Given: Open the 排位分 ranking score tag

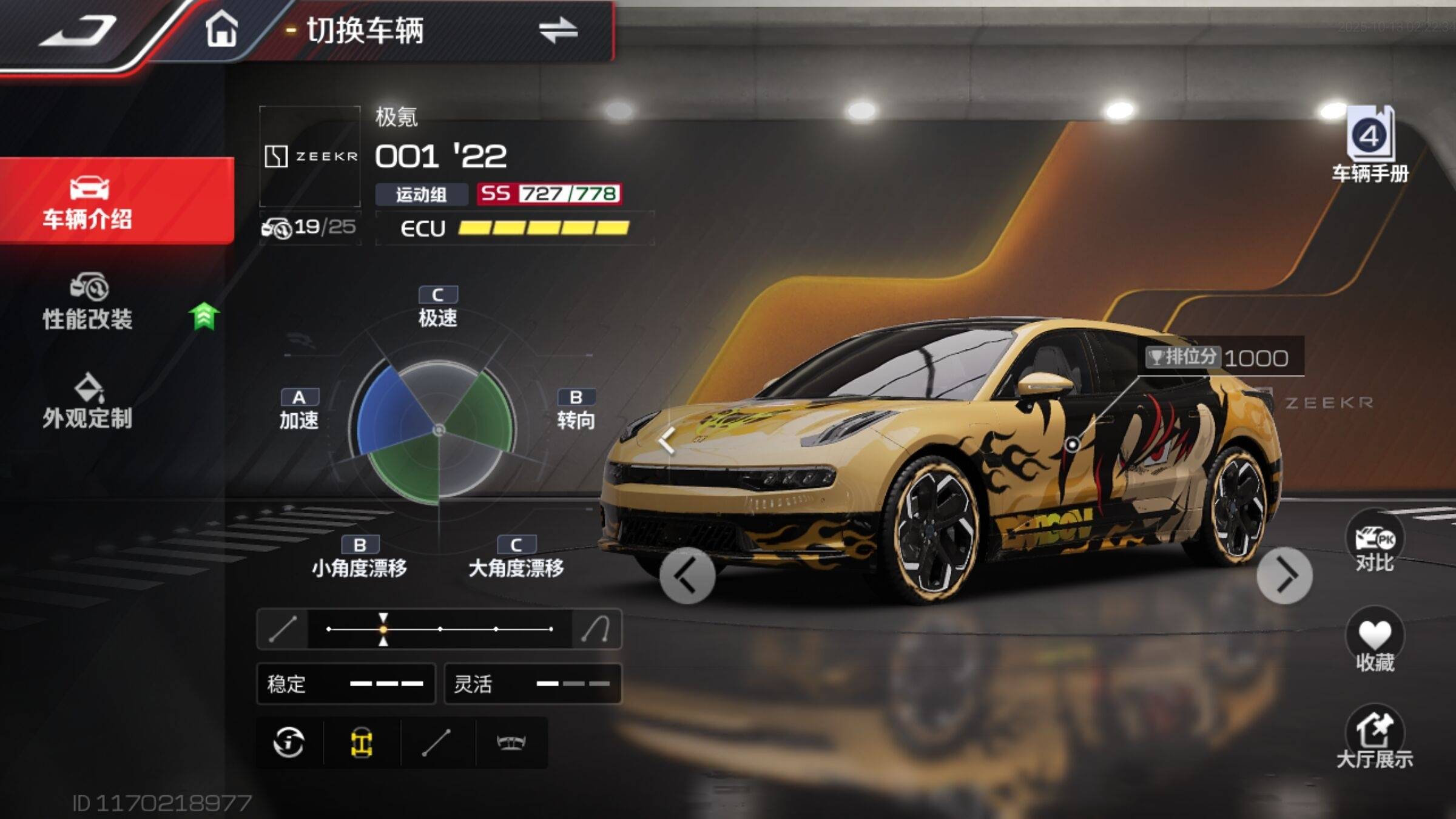Looking at the screenshot, I should click(1222, 357).
